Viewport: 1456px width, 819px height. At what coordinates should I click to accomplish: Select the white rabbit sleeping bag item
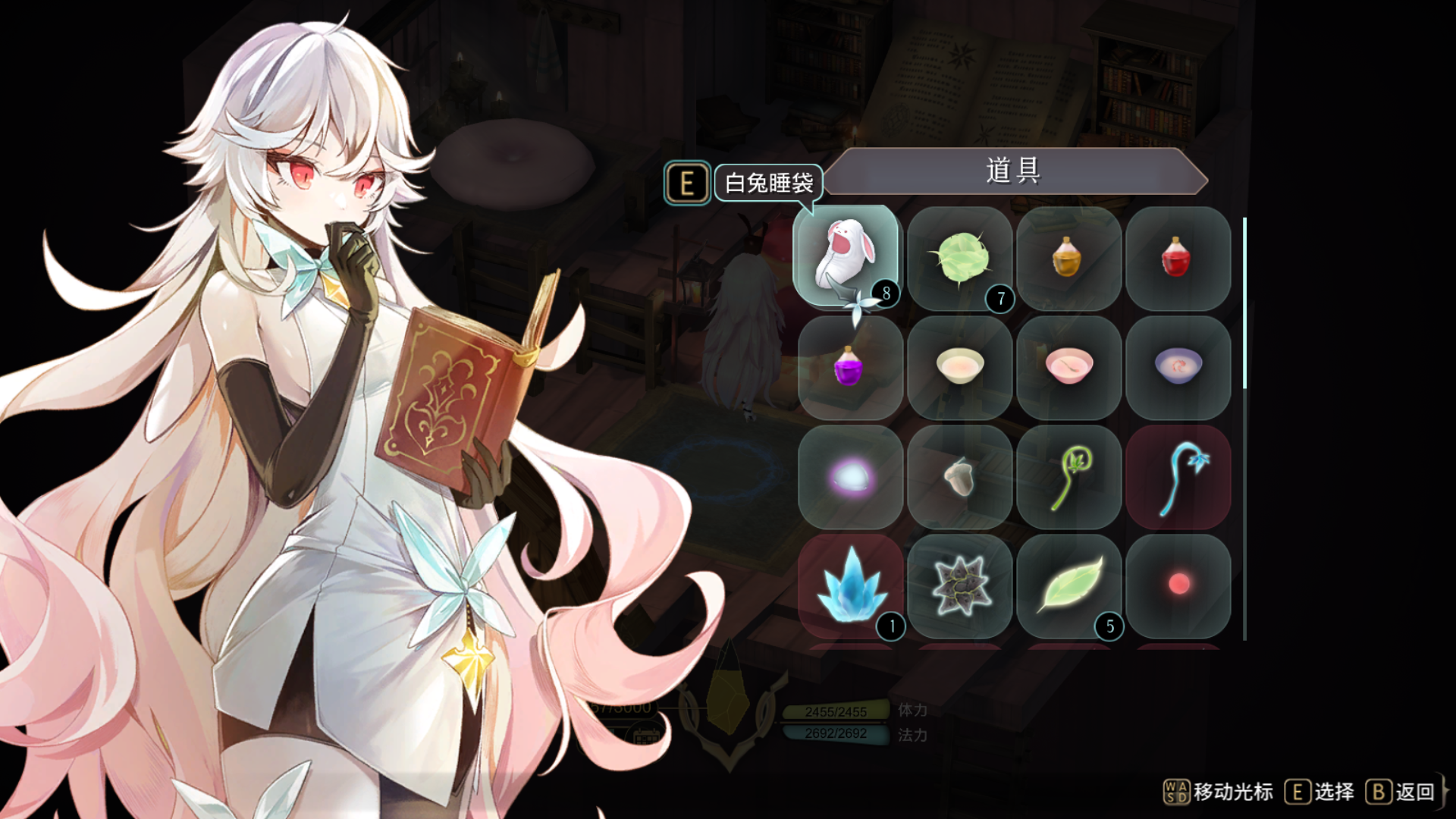coord(848,258)
